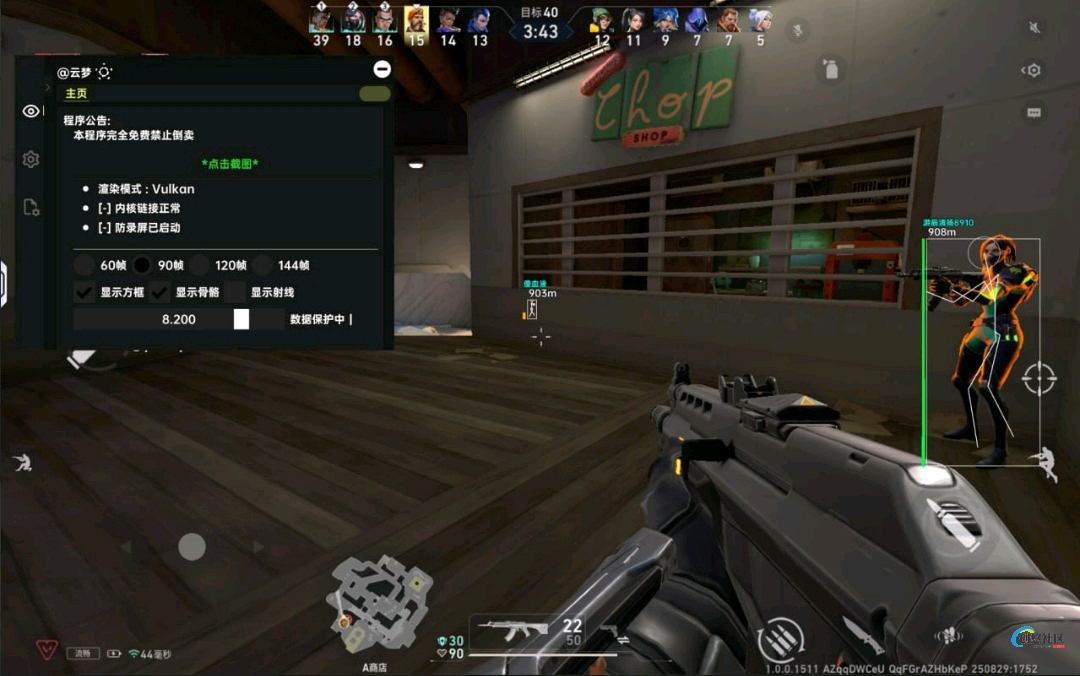Screen dimensions: 1080x676
Task: Choose the 144帧 frame rate option
Action: point(262,265)
